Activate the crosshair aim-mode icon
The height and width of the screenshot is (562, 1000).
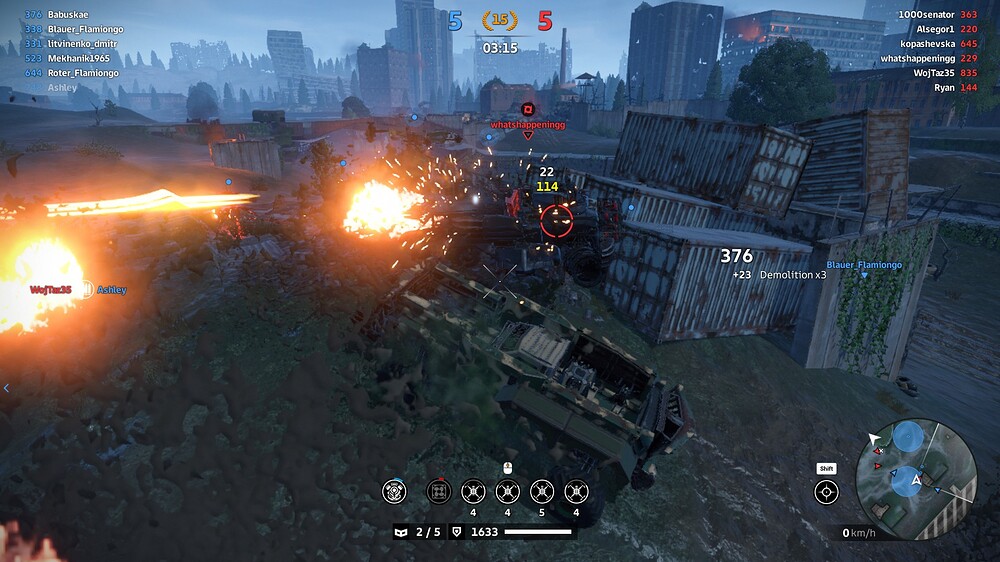(x=826, y=491)
